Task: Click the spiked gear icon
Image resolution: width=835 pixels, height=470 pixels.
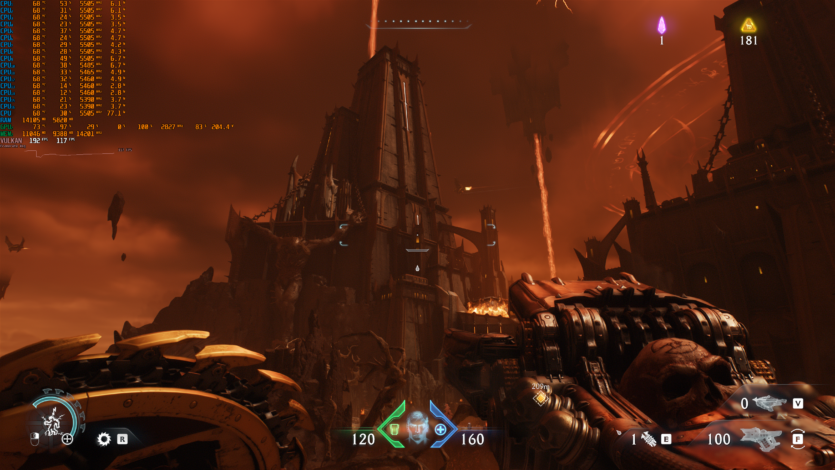Action: (x=104, y=438)
